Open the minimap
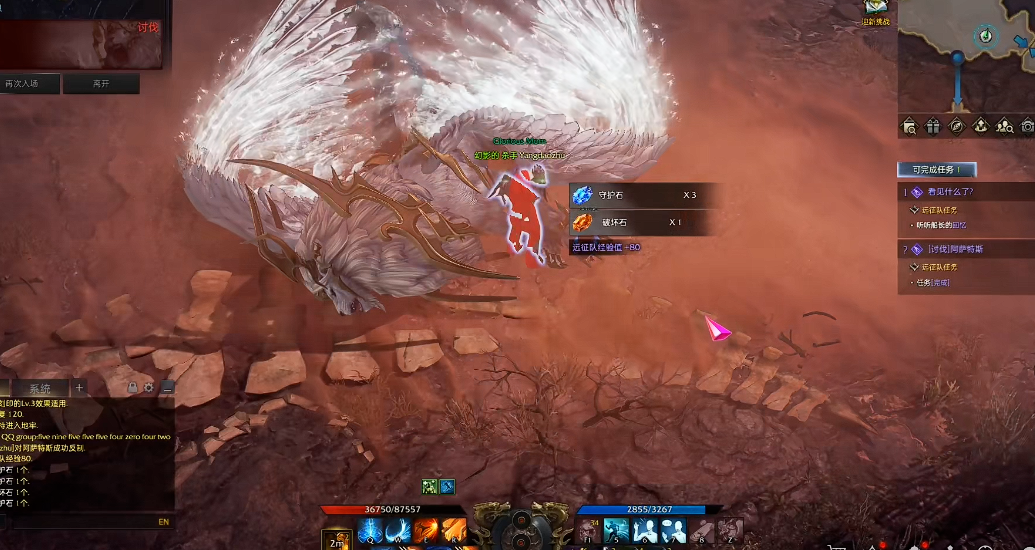This screenshot has height=550, width=1035. point(966,55)
